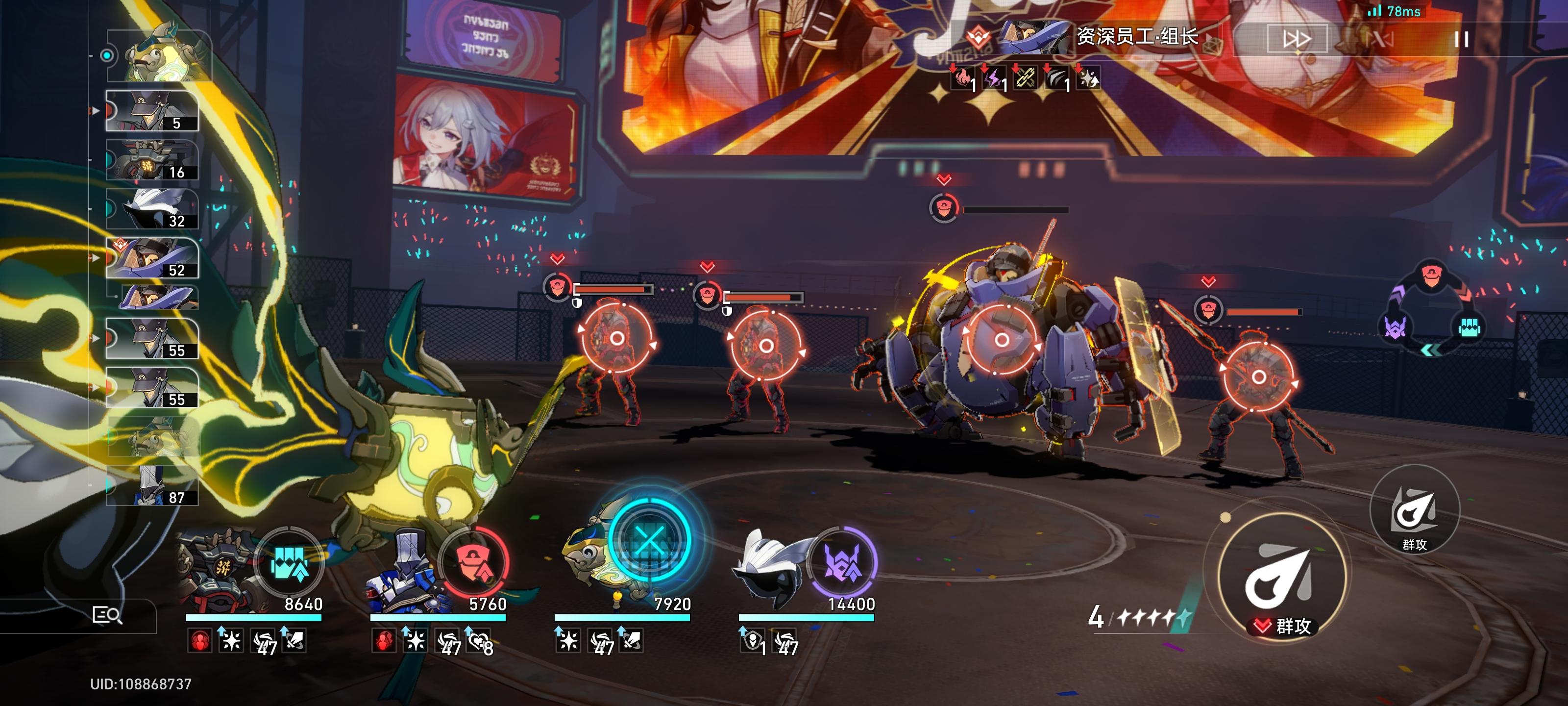Select turn order portrait numbered 52
This screenshot has height=706, width=1568.
(x=152, y=258)
